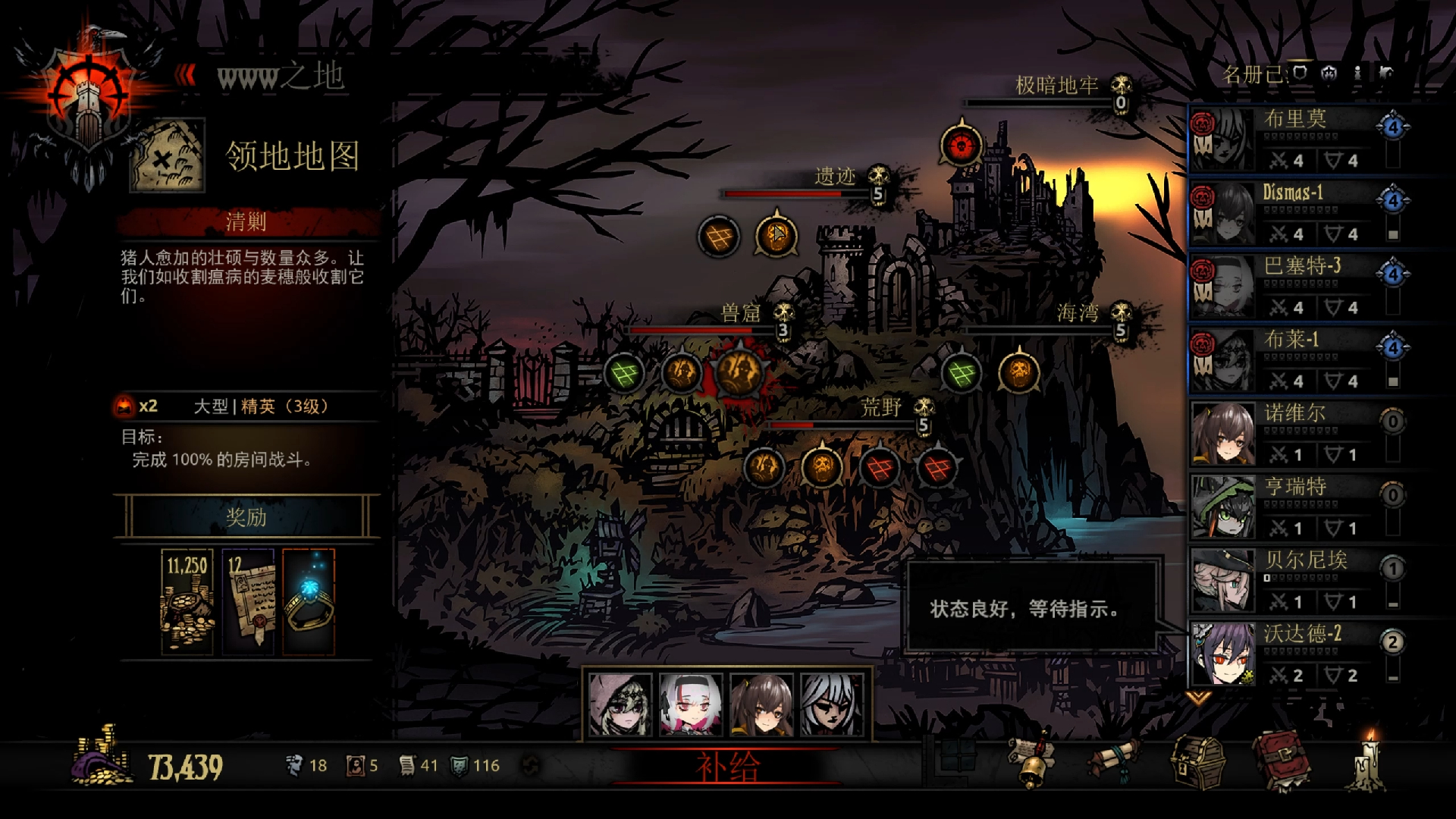Viewport: 1456px width, 819px height.
Task: Select the 极暗地牢 red skull mission marker
Action: [x=962, y=145]
